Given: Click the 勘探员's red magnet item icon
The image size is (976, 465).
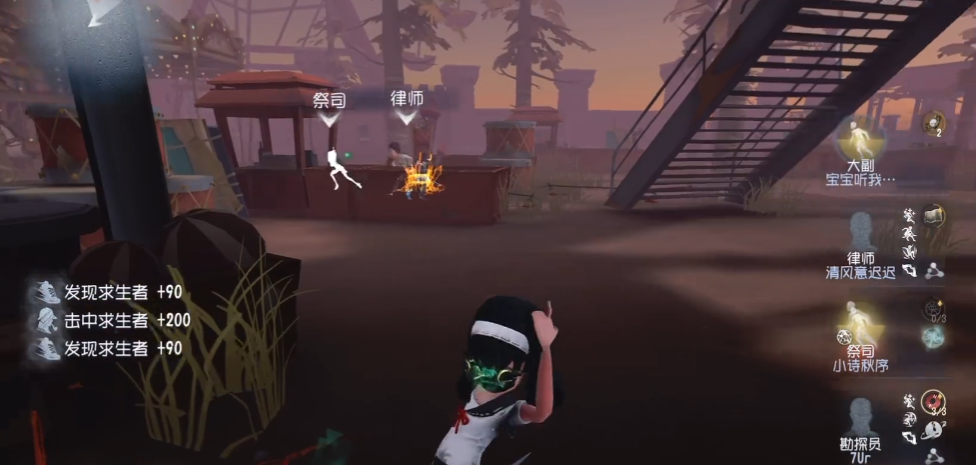Looking at the screenshot, I should point(933,402).
